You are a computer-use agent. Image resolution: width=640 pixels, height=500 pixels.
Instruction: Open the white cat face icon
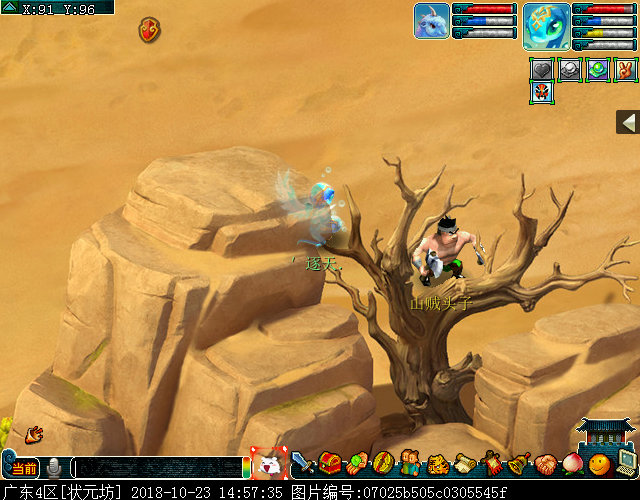click(x=269, y=464)
